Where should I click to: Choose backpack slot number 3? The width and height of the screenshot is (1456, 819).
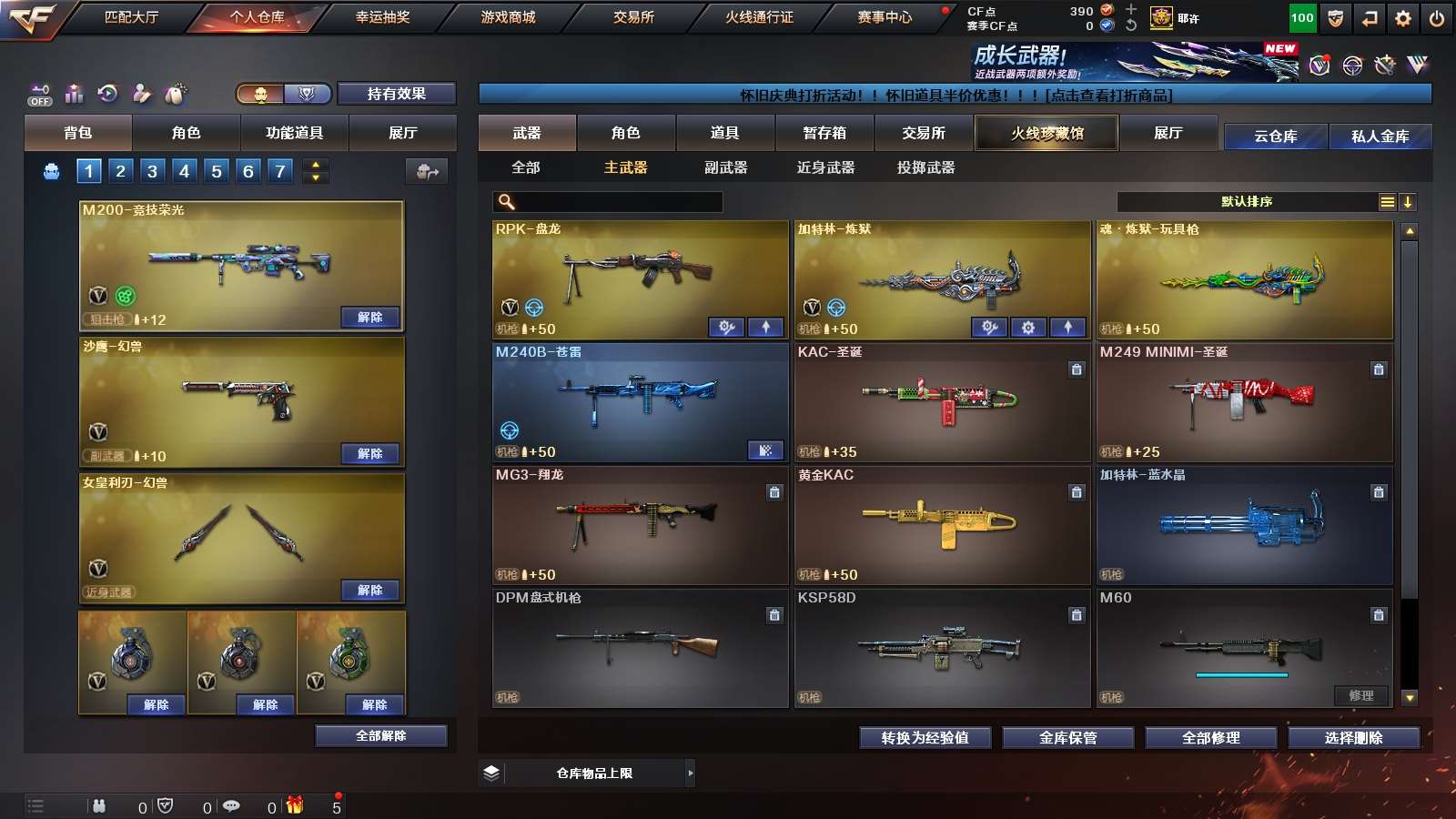(x=152, y=171)
